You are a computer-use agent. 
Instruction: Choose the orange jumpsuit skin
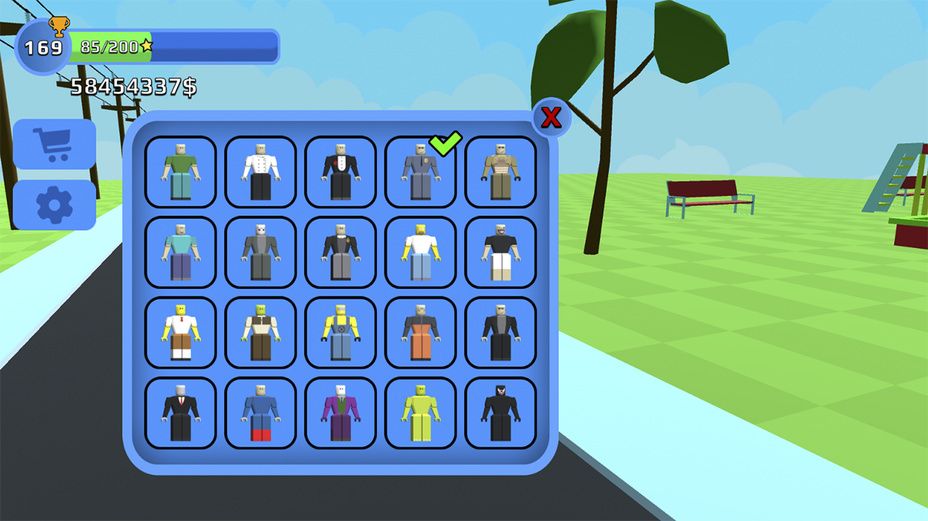[x=421, y=332]
